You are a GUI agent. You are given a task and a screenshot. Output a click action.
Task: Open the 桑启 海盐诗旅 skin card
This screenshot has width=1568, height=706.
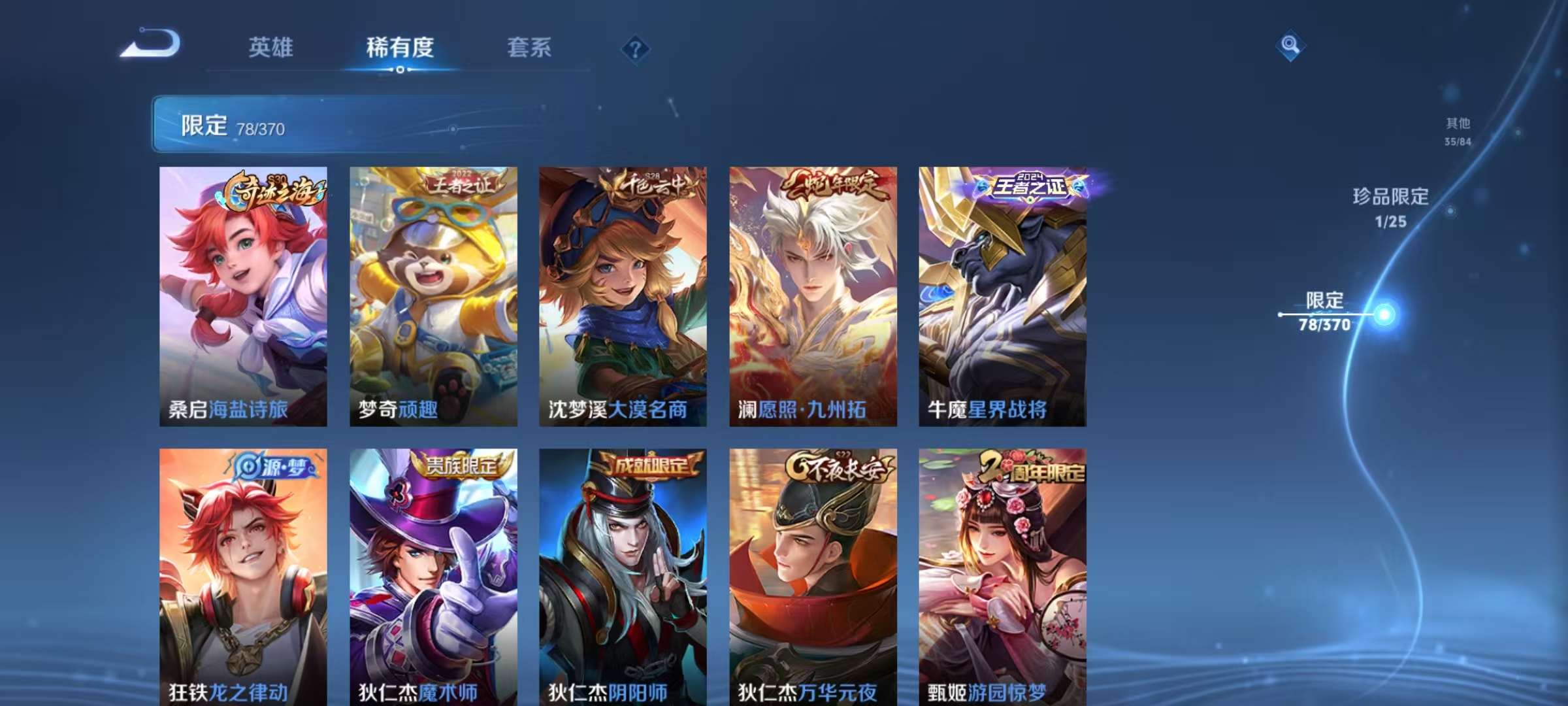pos(242,294)
